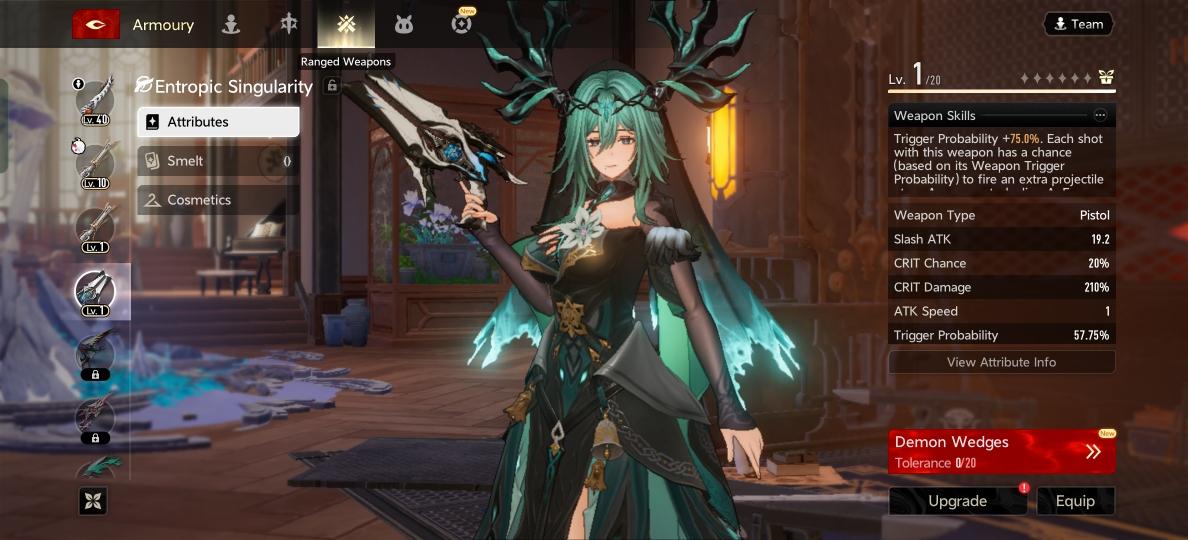Open the melee weapons tab
The height and width of the screenshot is (540, 1188).
point(289,24)
